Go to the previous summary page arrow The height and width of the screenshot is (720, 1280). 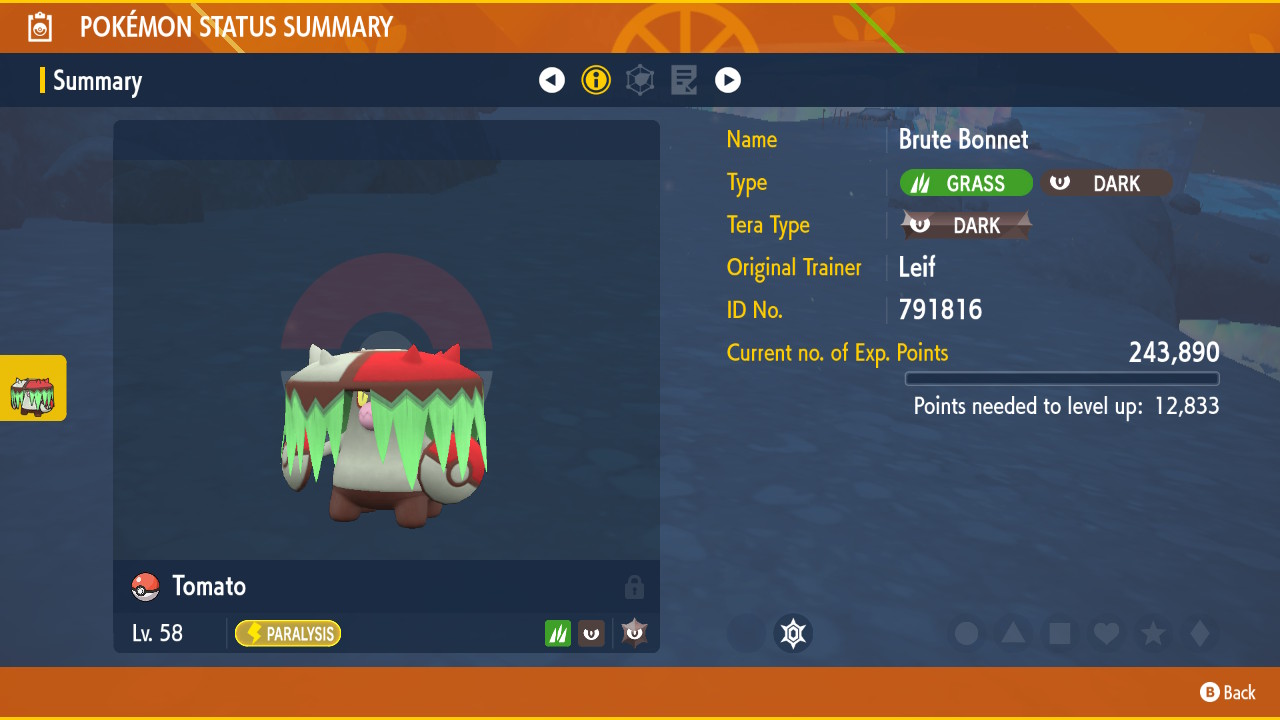coord(552,80)
